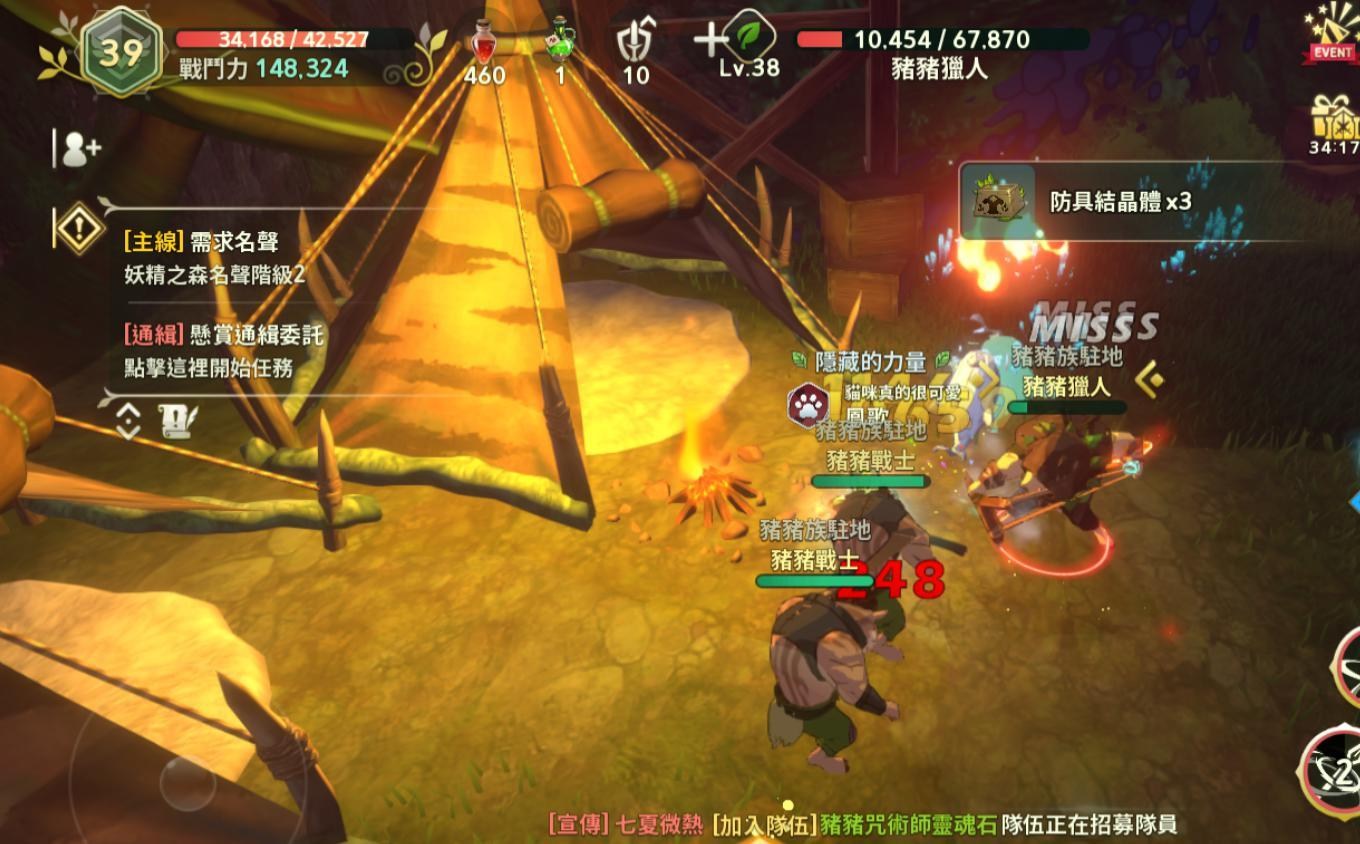The height and width of the screenshot is (844, 1360).
Task: Open the timed gift box reward
Action: tap(1334, 123)
